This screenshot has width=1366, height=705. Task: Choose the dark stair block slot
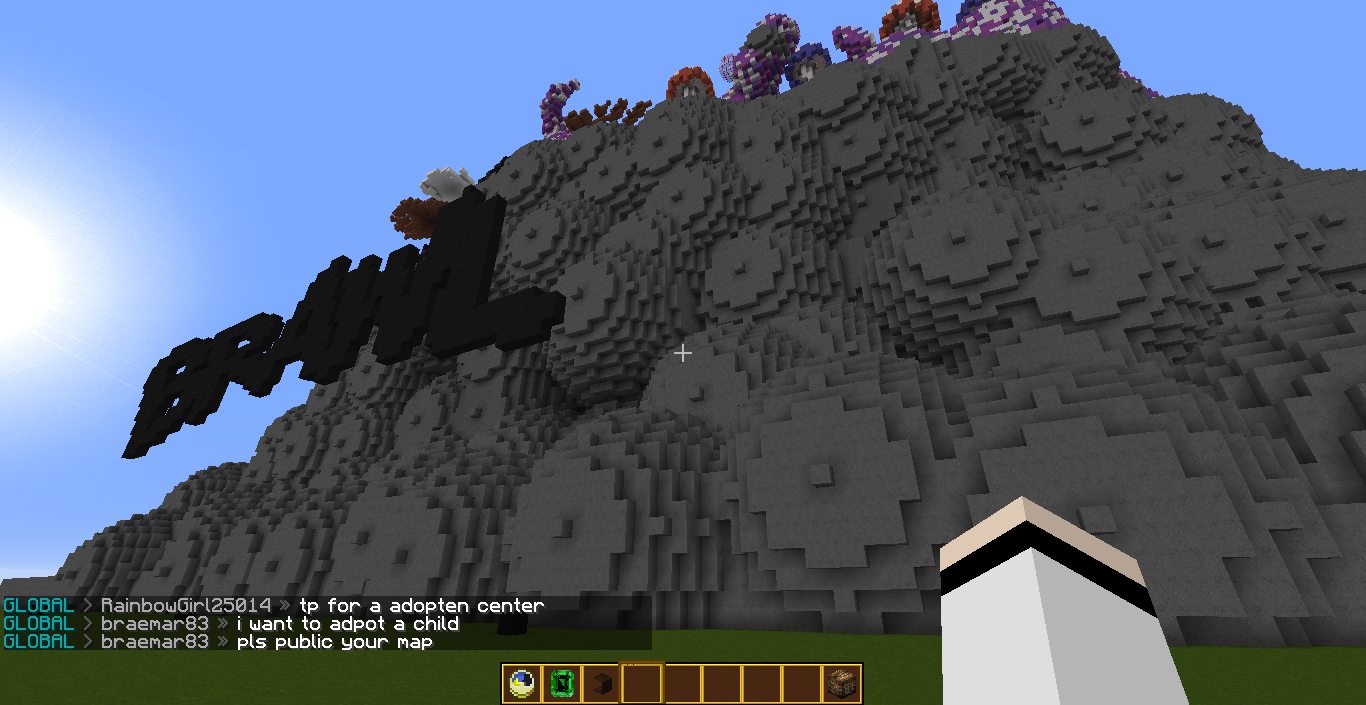[601, 684]
